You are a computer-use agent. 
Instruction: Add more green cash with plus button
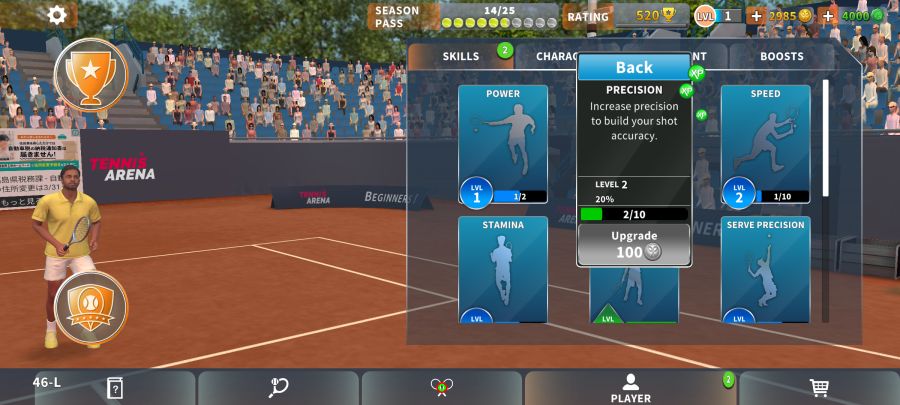pos(828,16)
